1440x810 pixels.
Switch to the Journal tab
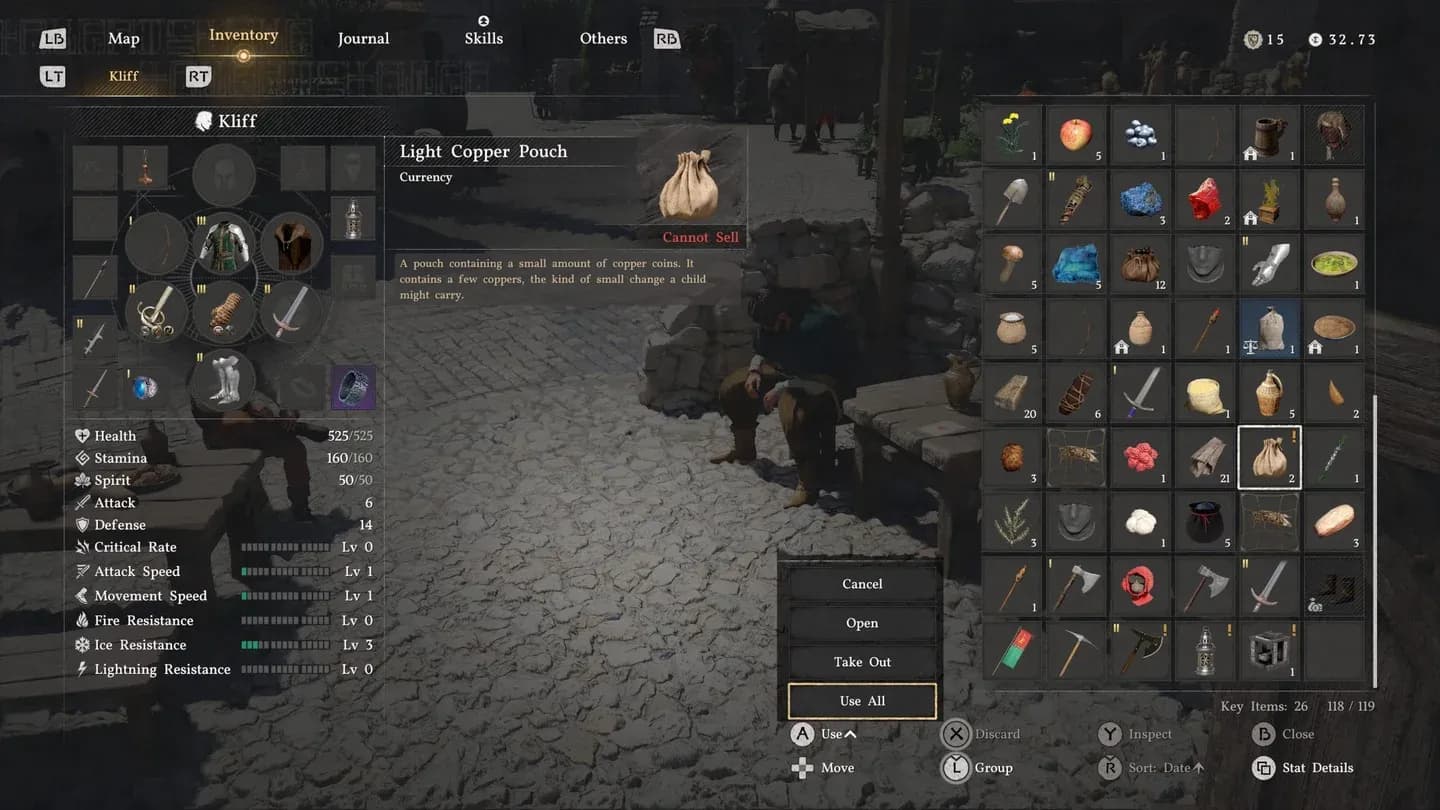click(363, 38)
